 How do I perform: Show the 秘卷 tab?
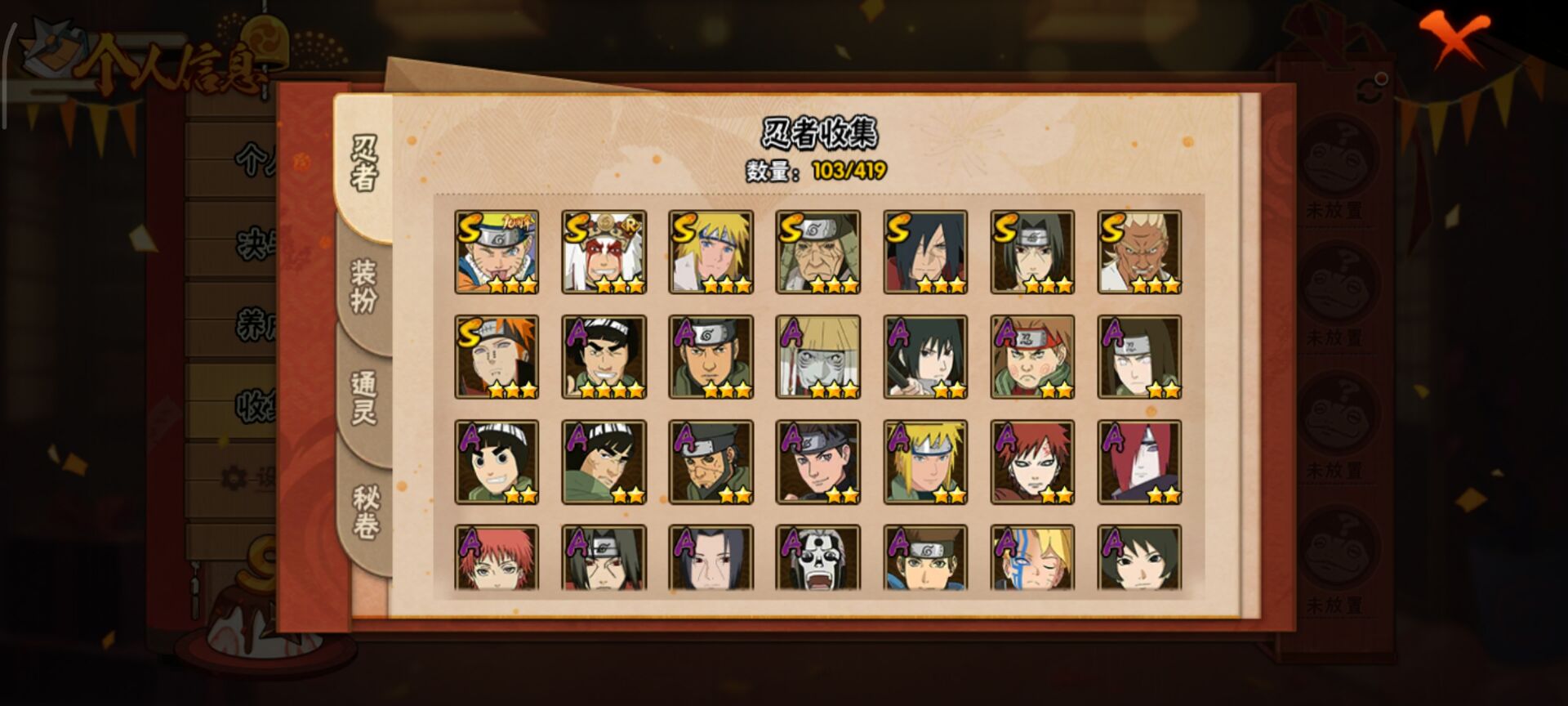364,512
